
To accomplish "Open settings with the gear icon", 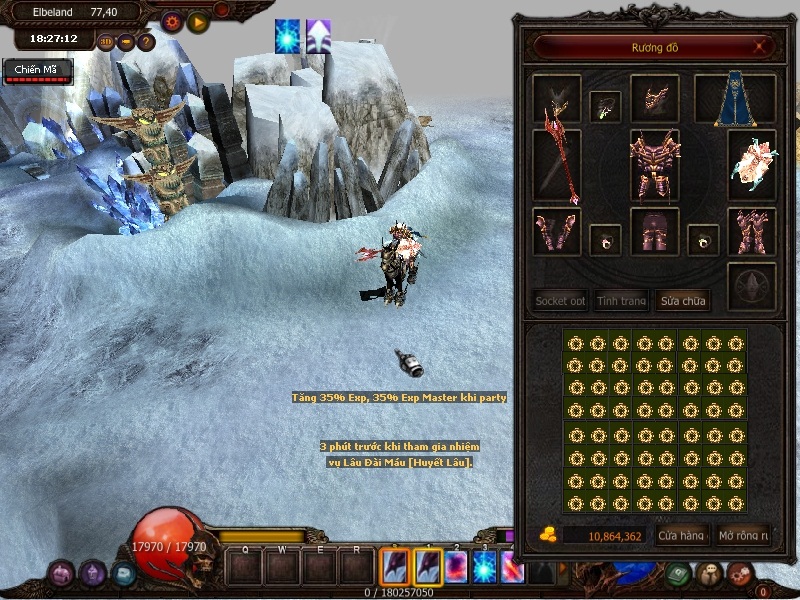I will [172, 21].
